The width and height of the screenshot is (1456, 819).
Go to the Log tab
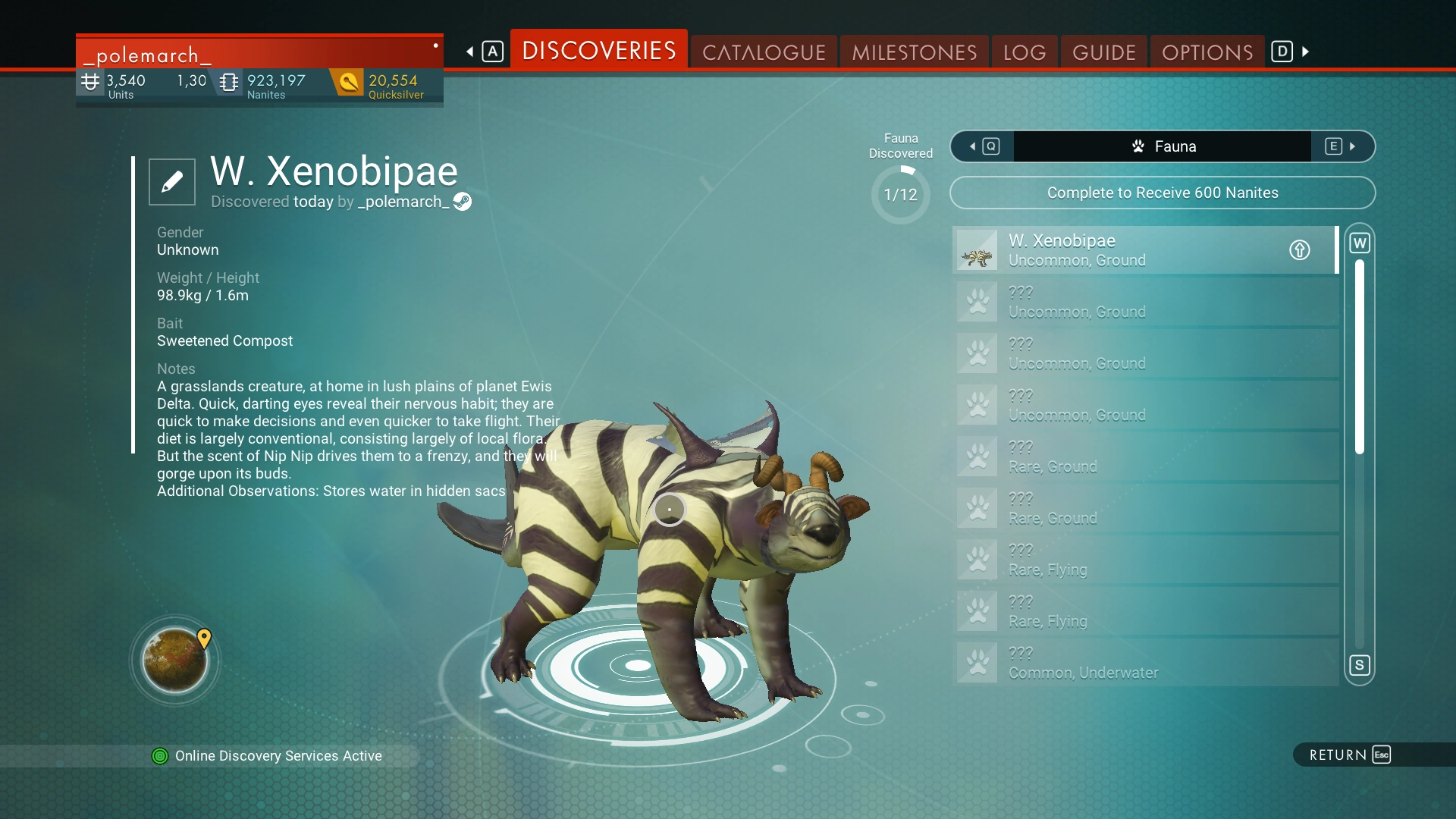coord(1025,52)
